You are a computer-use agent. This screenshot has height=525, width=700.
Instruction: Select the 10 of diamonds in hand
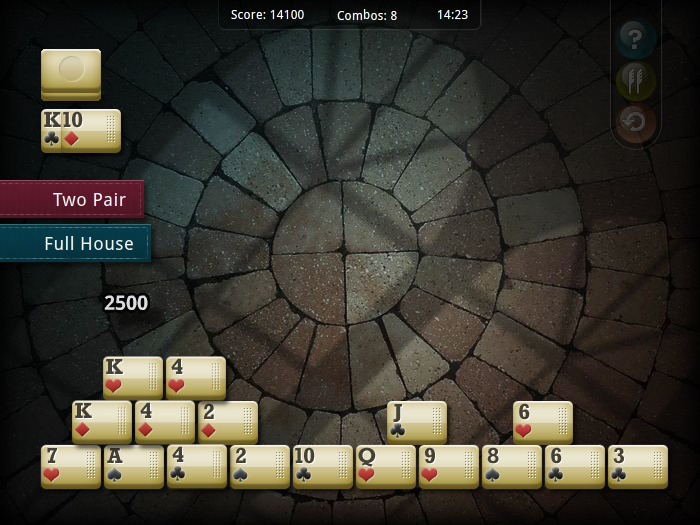(x=91, y=131)
